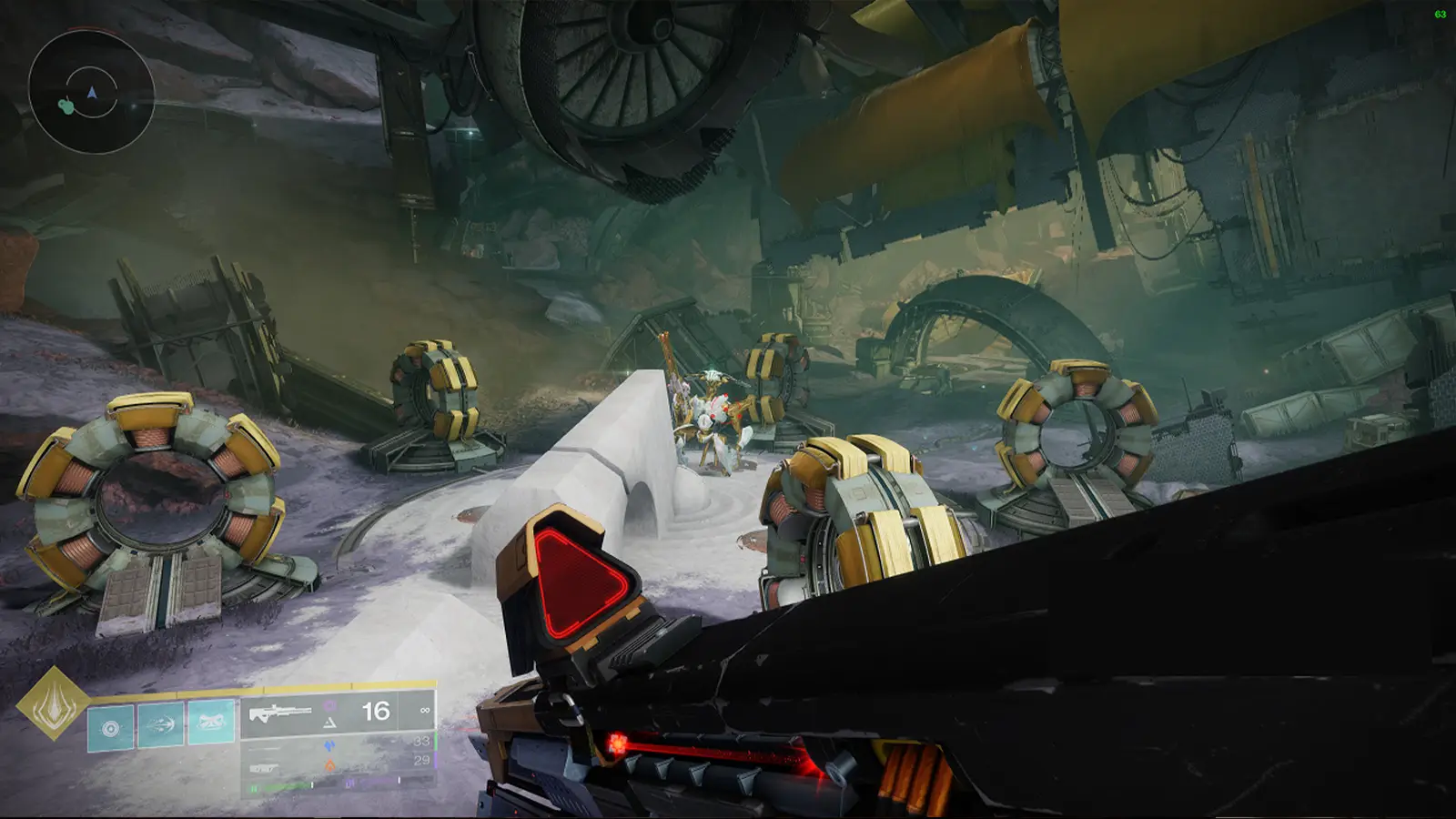Click the infinity reserve ammo symbol
Screen dimensions: 1456x819
[x=425, y=710]
